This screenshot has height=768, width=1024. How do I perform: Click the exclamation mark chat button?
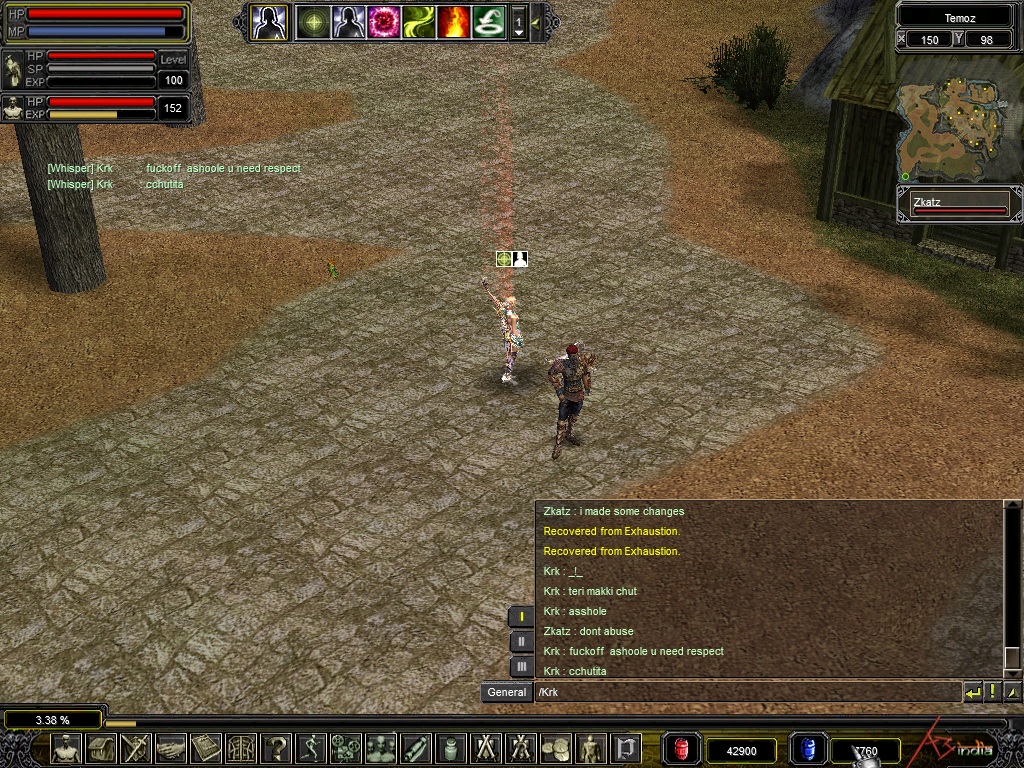coord(993,692)
